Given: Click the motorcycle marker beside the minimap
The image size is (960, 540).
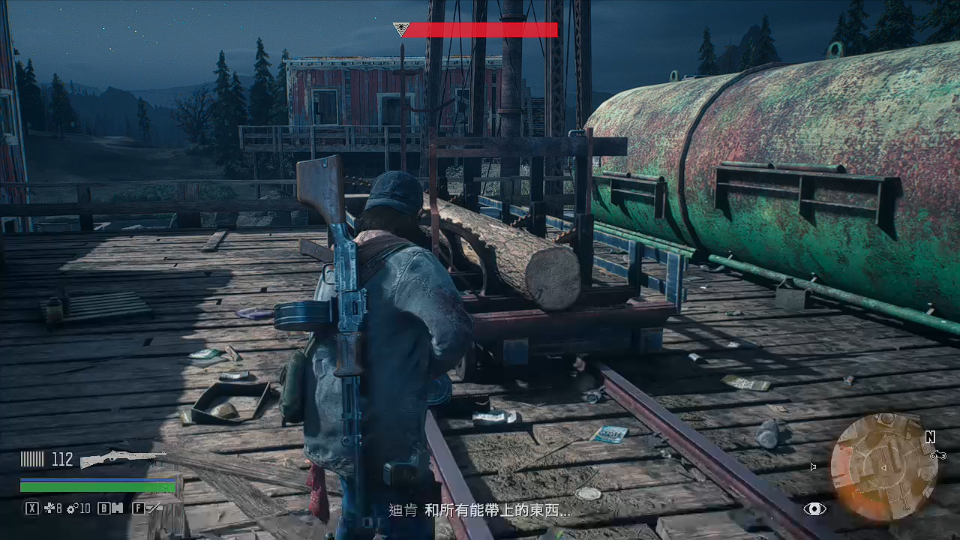Looking at the screenshot, I should [937, 453].
